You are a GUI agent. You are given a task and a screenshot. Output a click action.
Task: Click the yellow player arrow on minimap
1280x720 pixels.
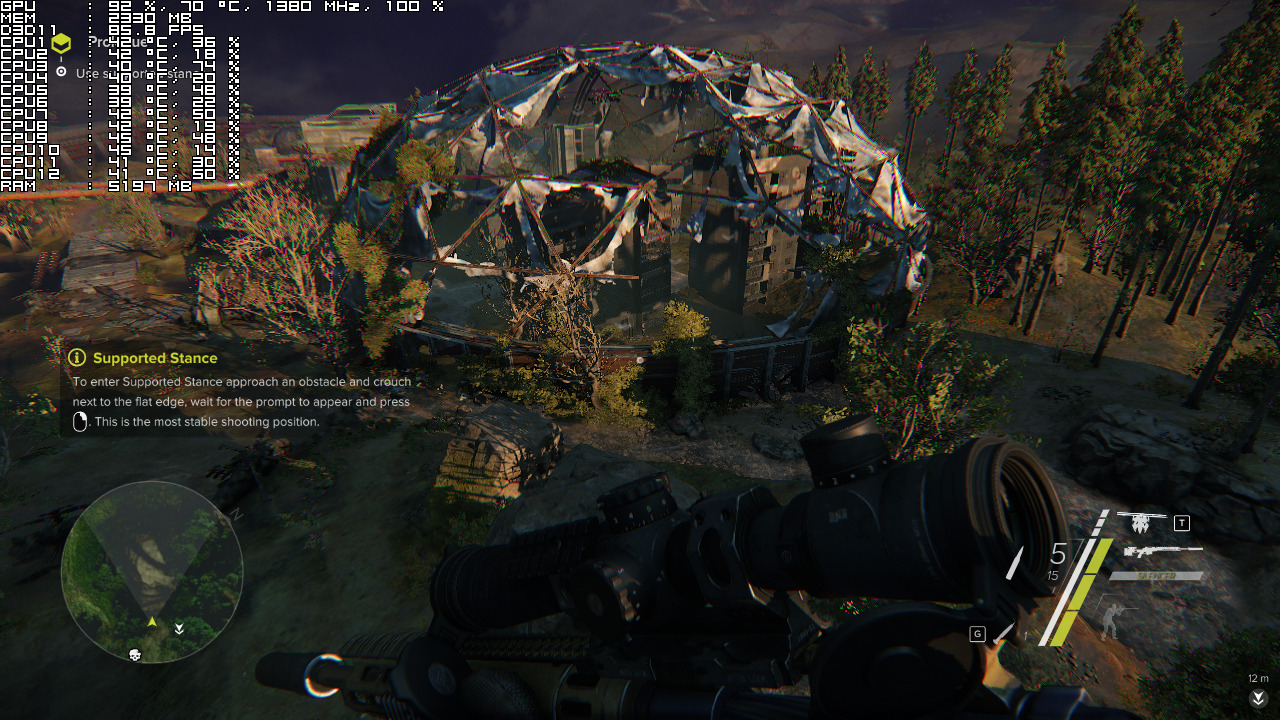(152, 622)
